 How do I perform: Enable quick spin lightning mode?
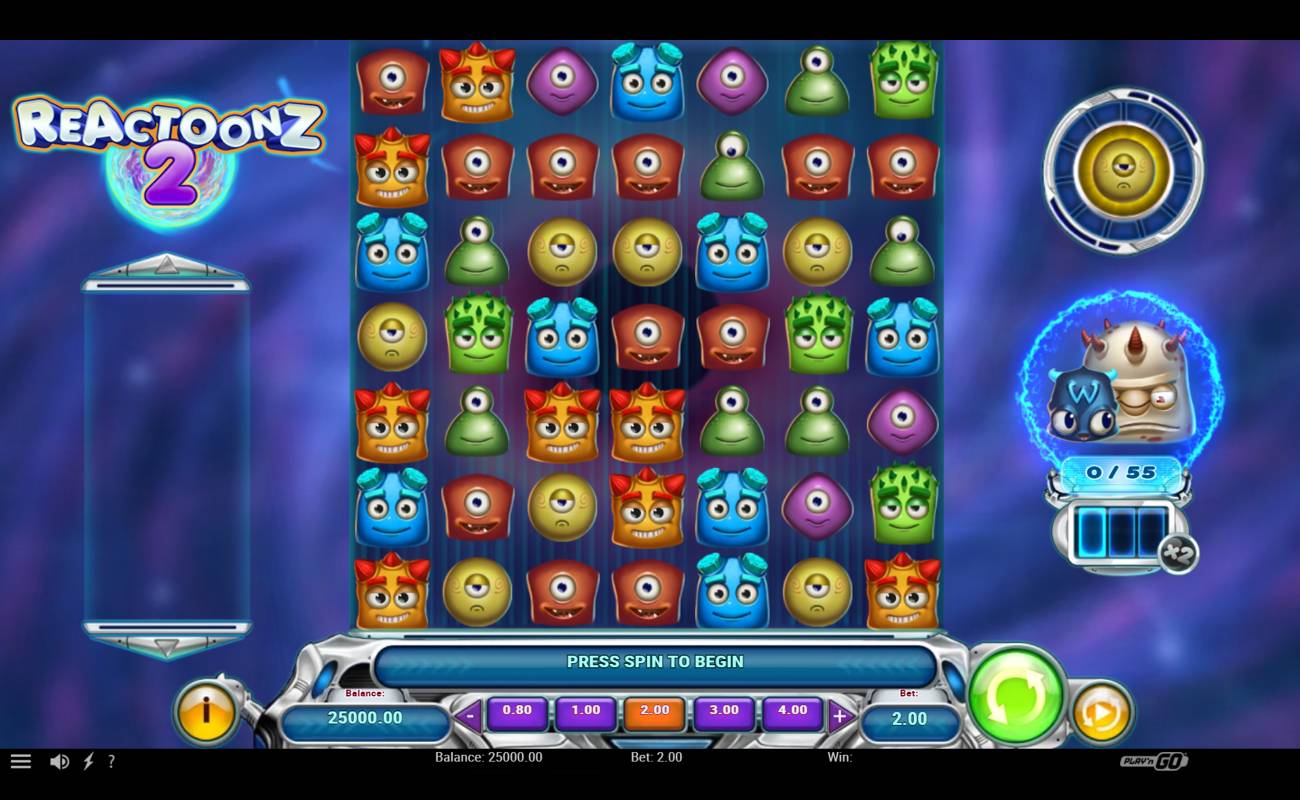[88, 761]
